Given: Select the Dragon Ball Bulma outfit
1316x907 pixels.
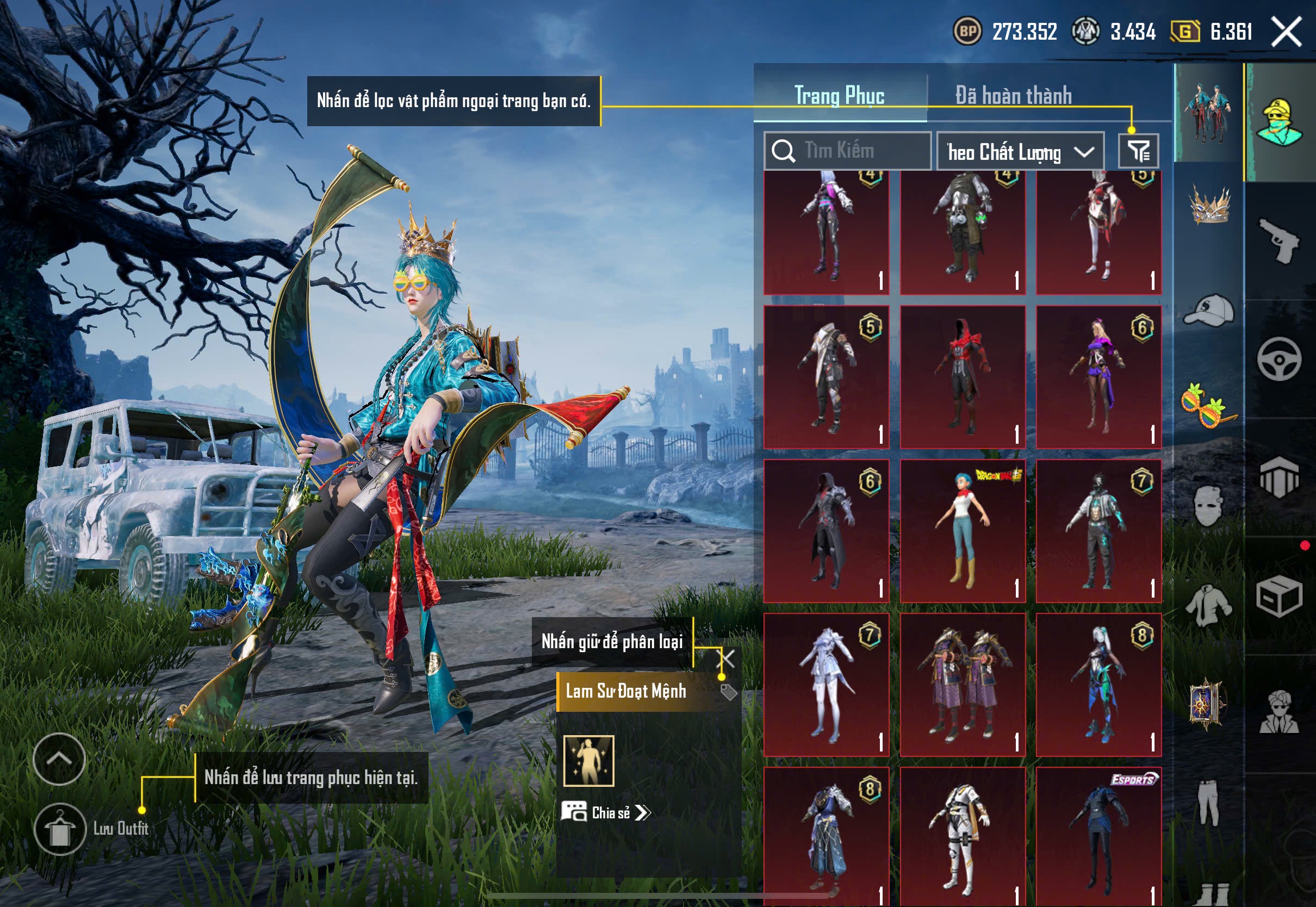Looking at the screenshot, I should pyautogui.click(x=963, y=531).
